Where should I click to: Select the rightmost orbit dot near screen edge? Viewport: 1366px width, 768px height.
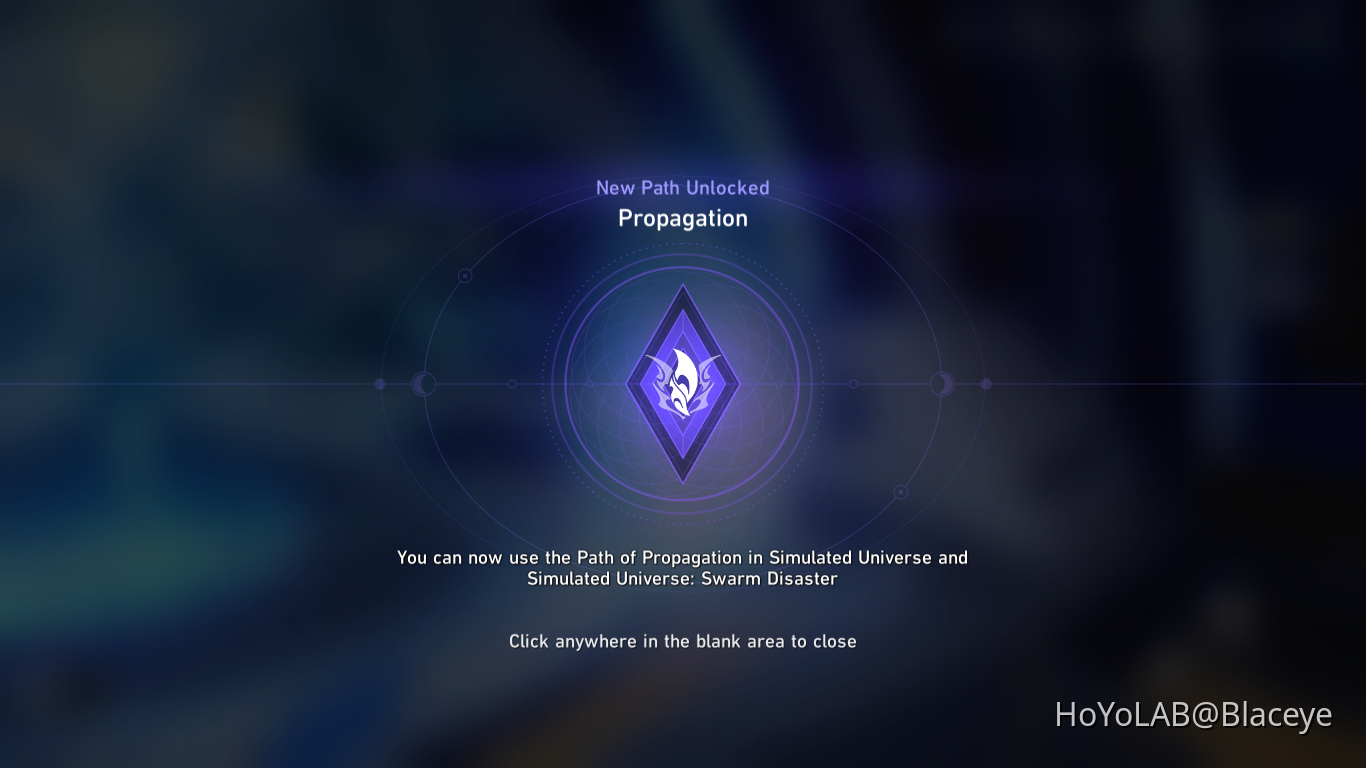(x=986, y=383)
